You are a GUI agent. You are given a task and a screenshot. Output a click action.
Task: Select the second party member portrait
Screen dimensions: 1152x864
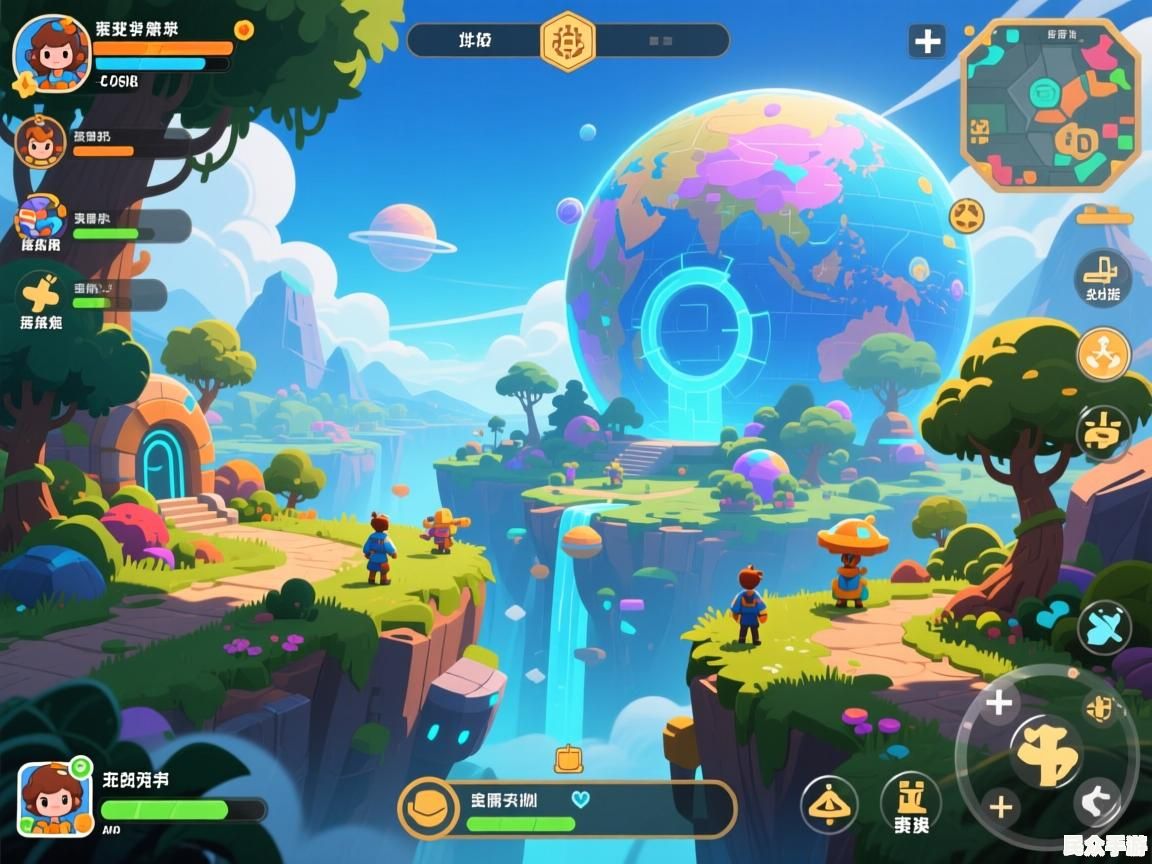point(40,141)
